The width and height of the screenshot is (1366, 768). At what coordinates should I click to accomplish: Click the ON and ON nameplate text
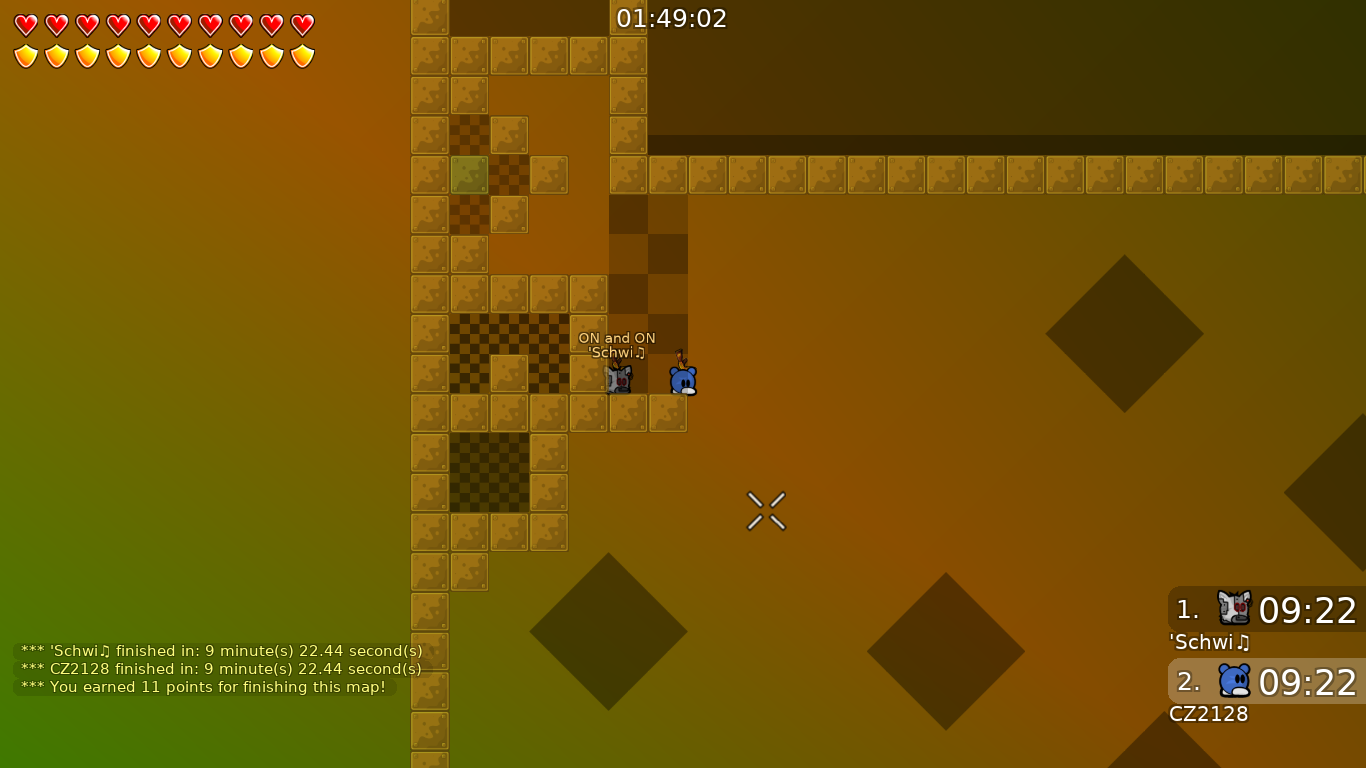tap(617, 338)
